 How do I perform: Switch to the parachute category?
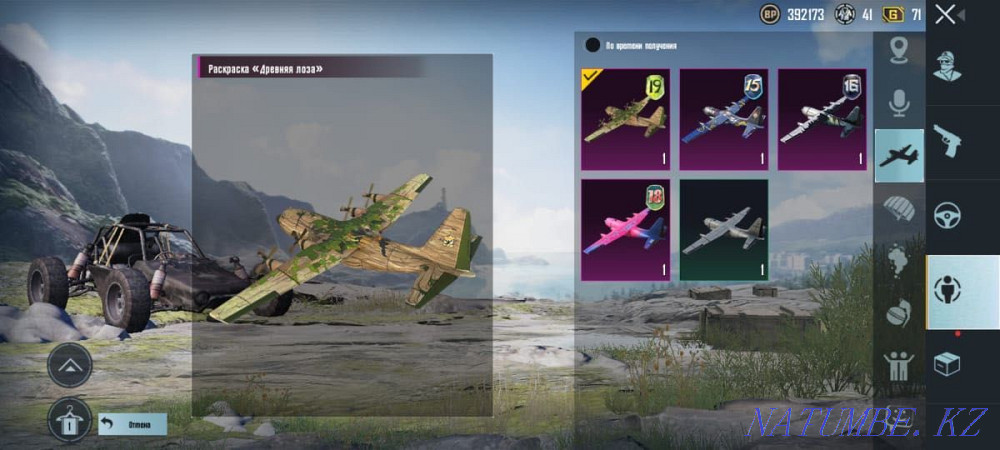click(899, 209)
